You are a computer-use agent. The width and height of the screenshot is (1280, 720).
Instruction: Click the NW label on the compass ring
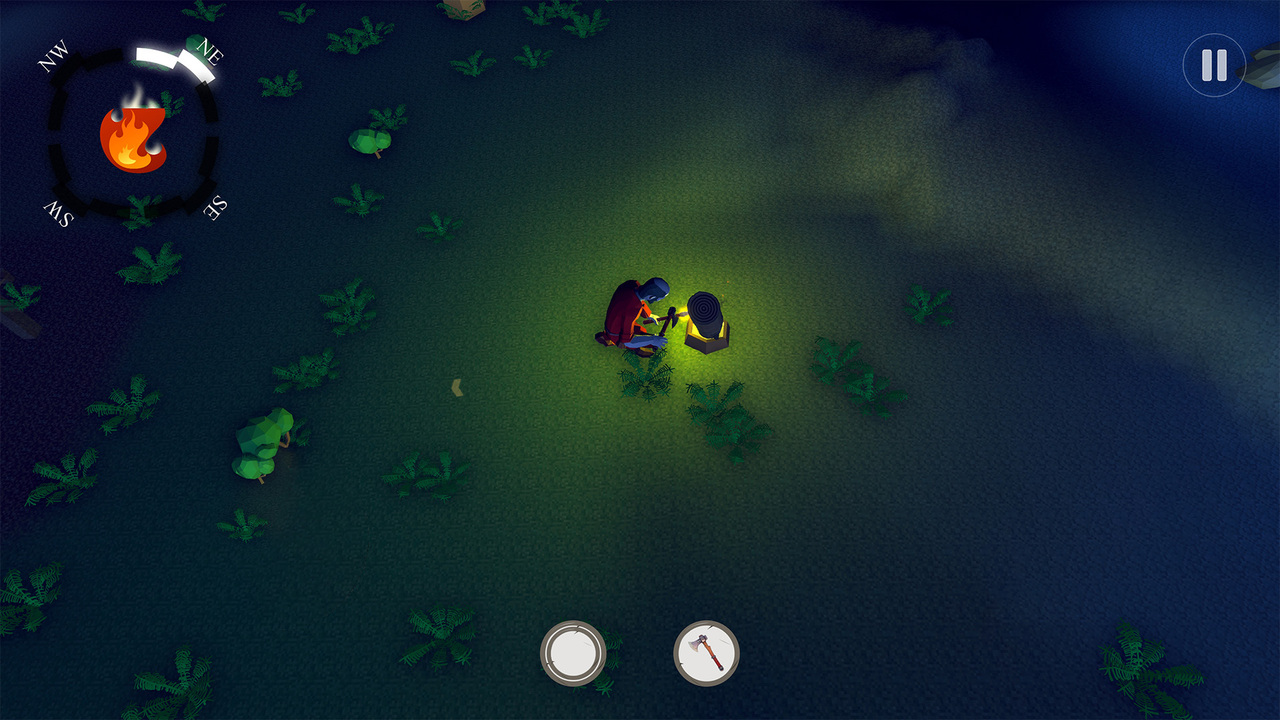[53, 57]
